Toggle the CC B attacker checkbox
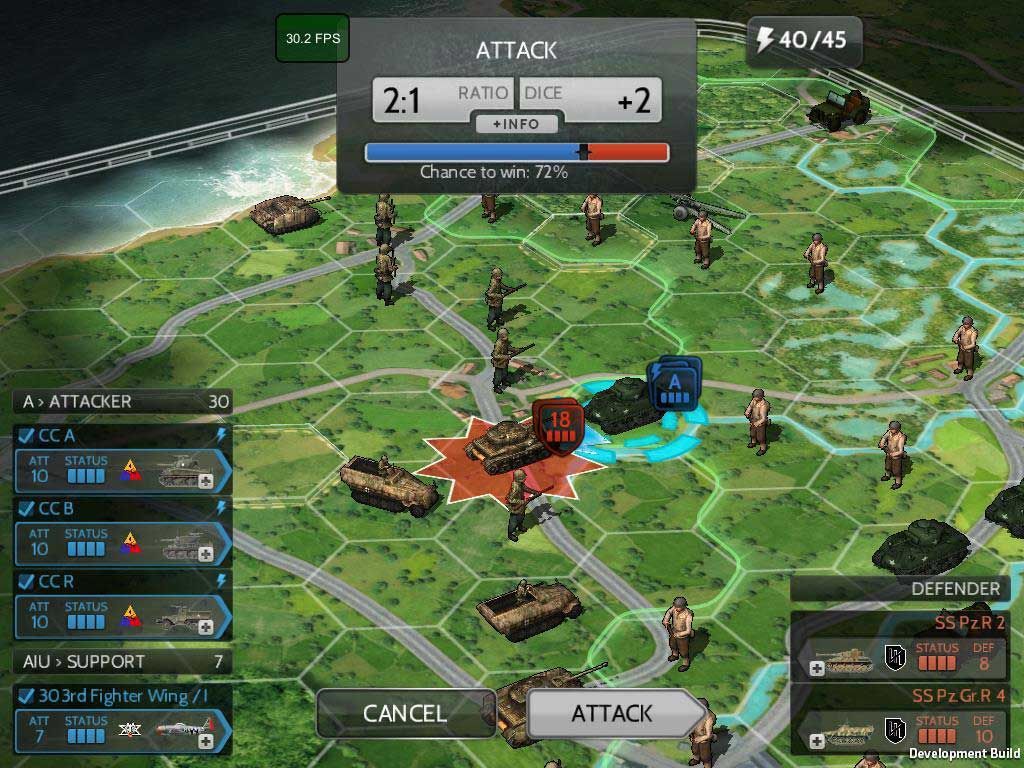Screen dimensions: 1024x768 (x=26, y=508)
